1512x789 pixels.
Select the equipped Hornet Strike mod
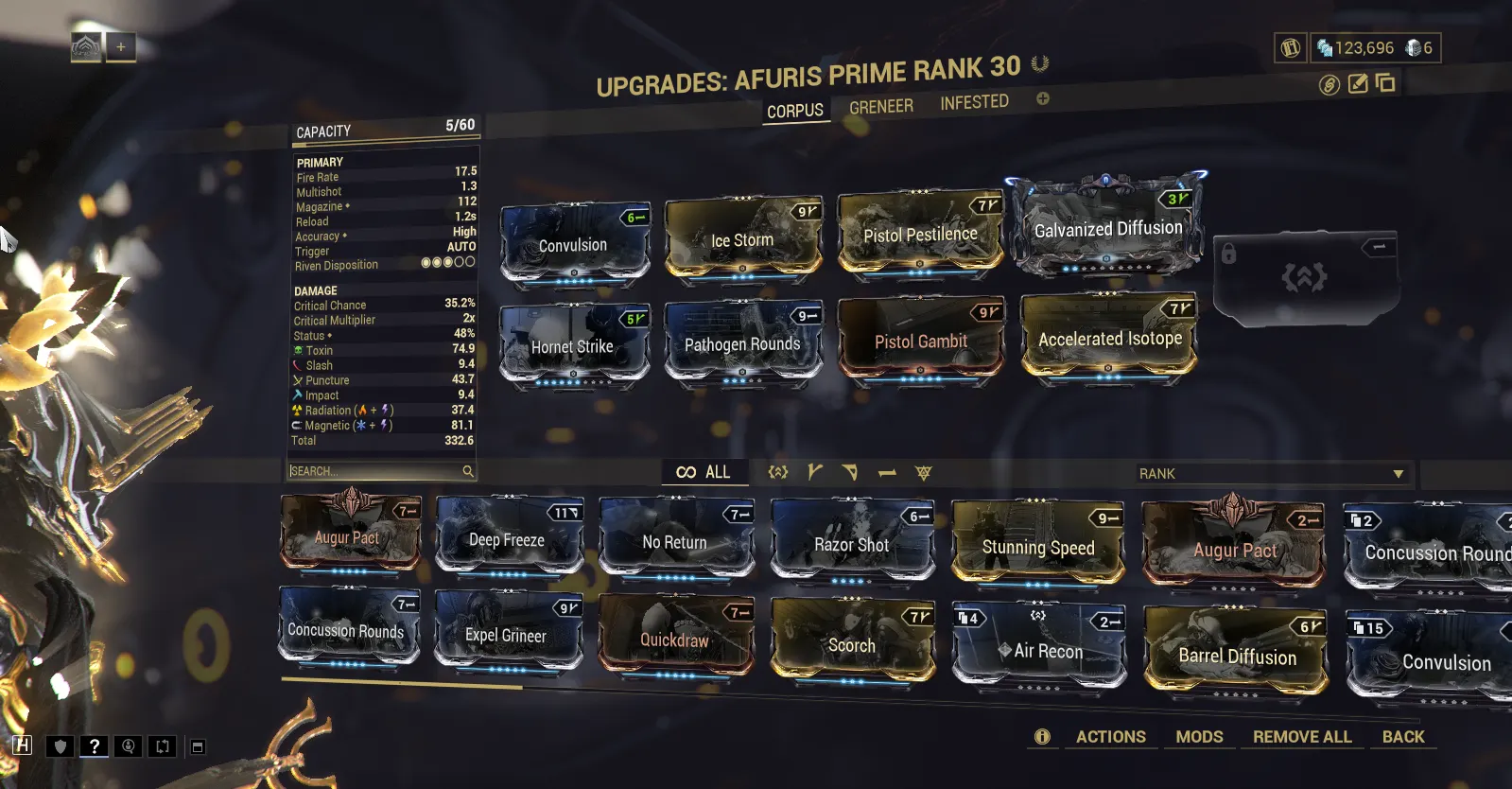click(573, 346)
